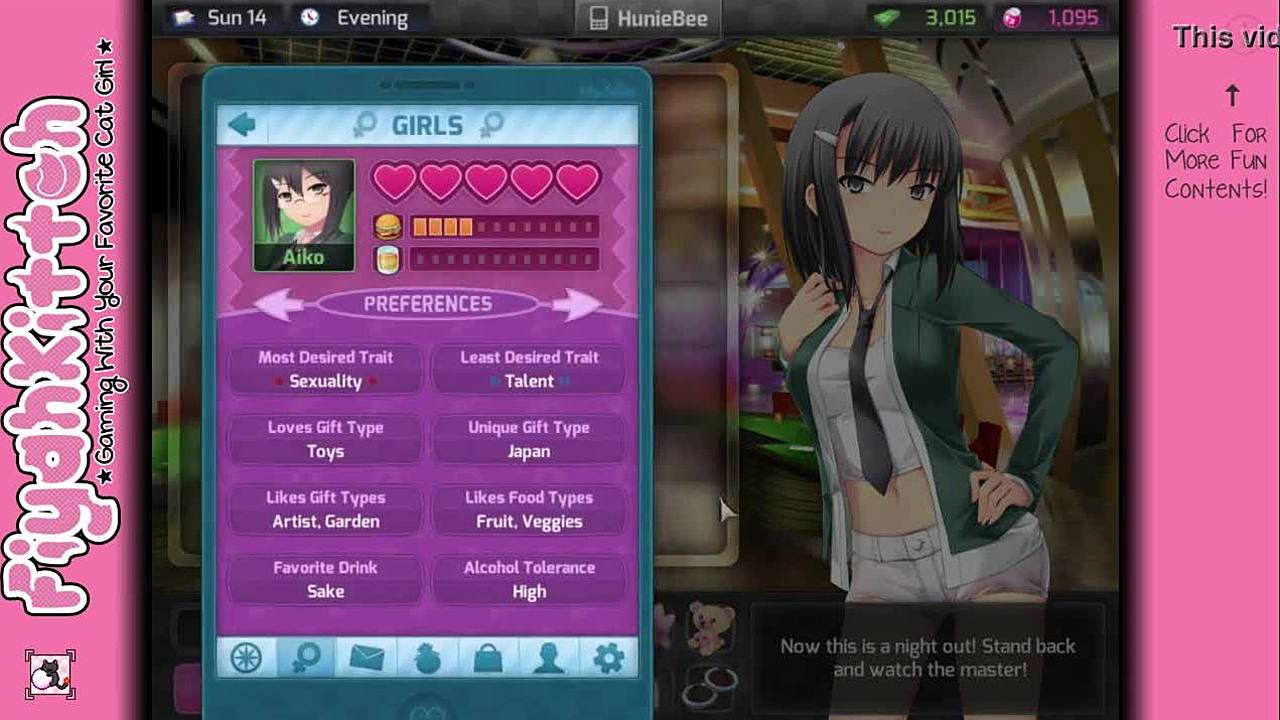Select the girls female-symbol tab
Viewport: 1280px width, 720px height.
coord(306,658)
